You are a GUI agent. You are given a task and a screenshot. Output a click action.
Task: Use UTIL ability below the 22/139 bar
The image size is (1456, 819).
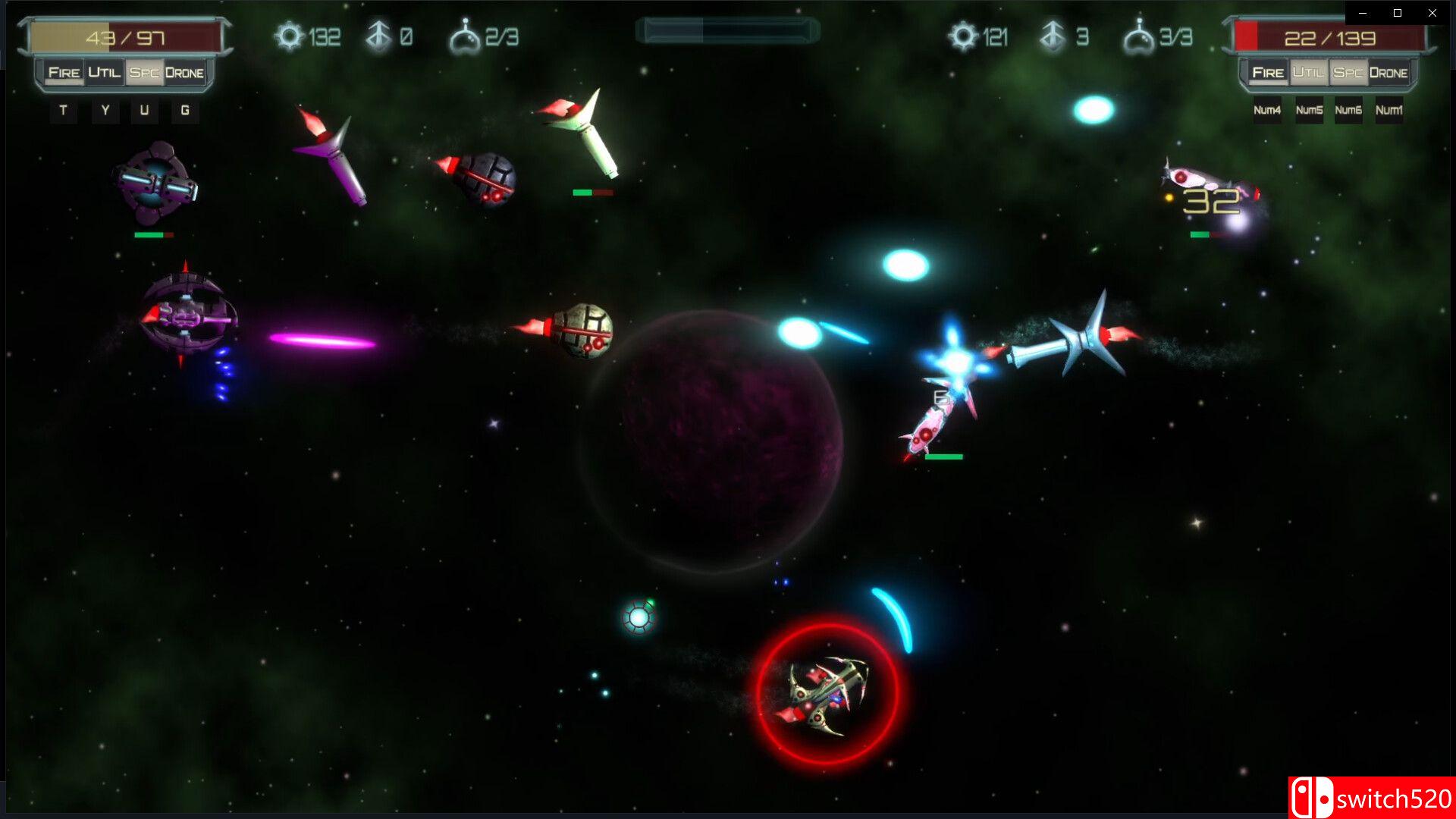1308,73
